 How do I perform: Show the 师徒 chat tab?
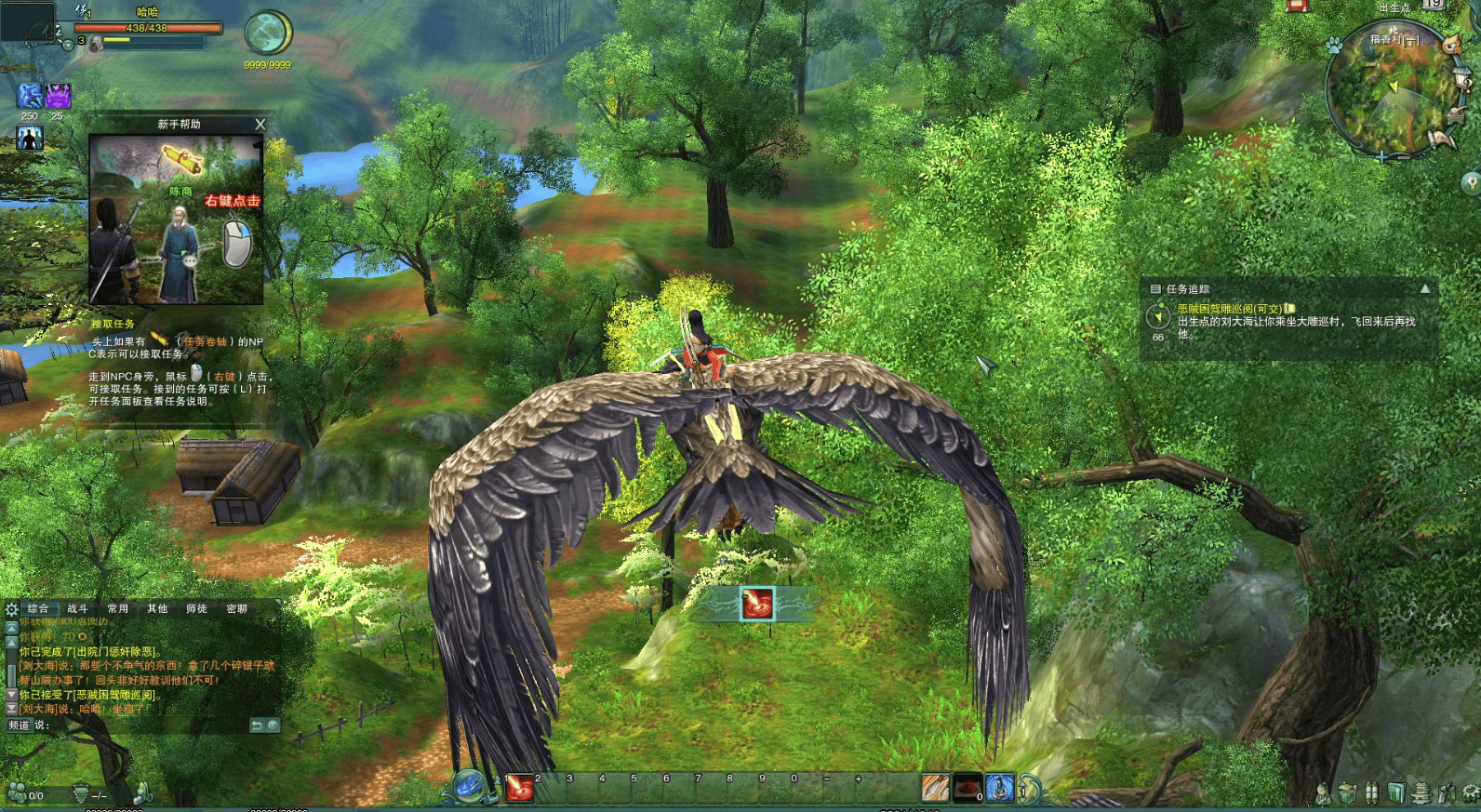196,608
